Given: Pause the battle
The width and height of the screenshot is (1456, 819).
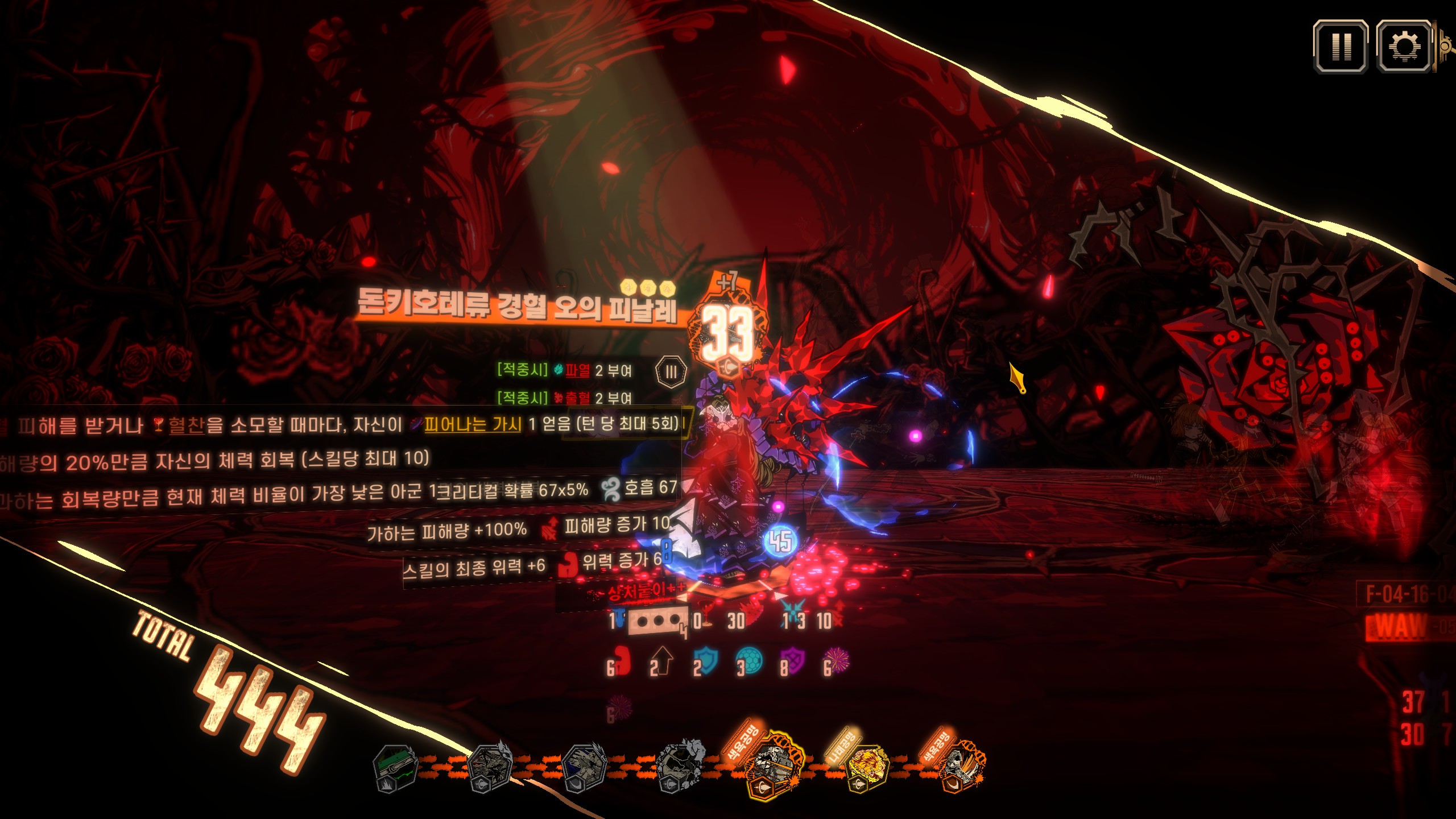Looking at the screenshot, I should pyautogui.click(x=1341, y=47).
